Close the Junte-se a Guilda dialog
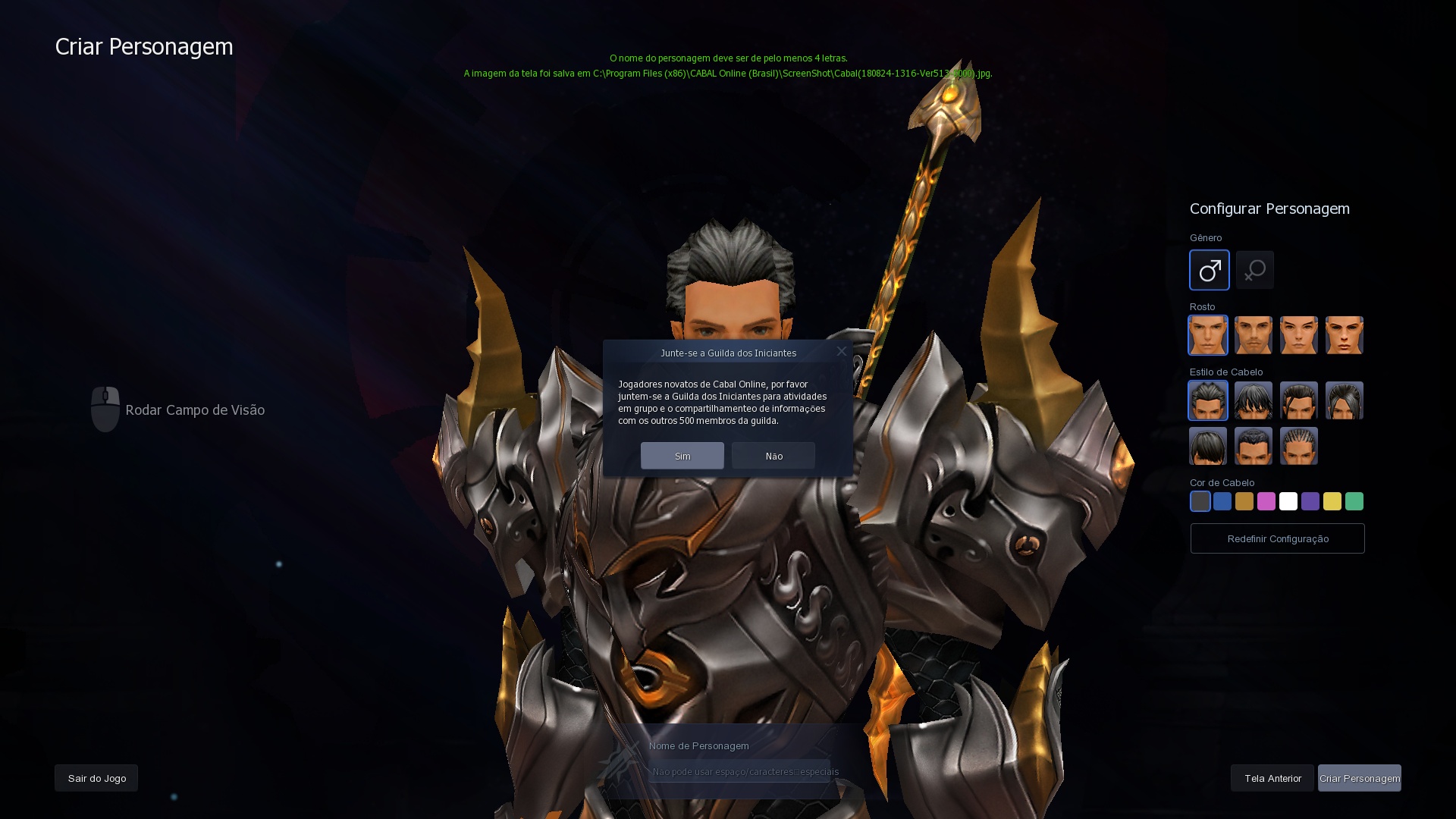1456x819 pixels. click(x=842, y=351)
